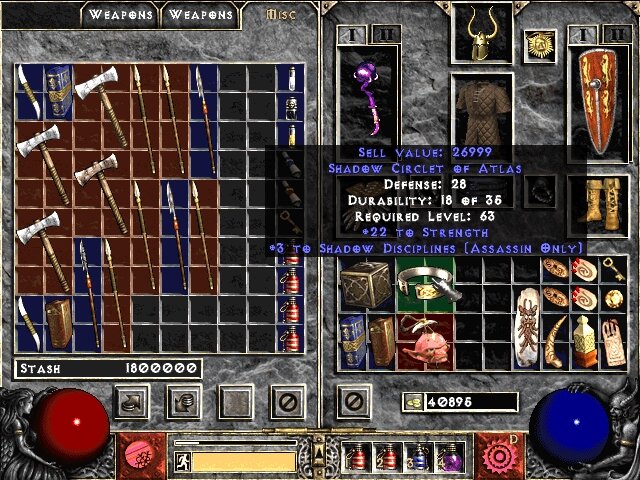
Task: Toggle the run/walk button
Action: click(183, 461)
